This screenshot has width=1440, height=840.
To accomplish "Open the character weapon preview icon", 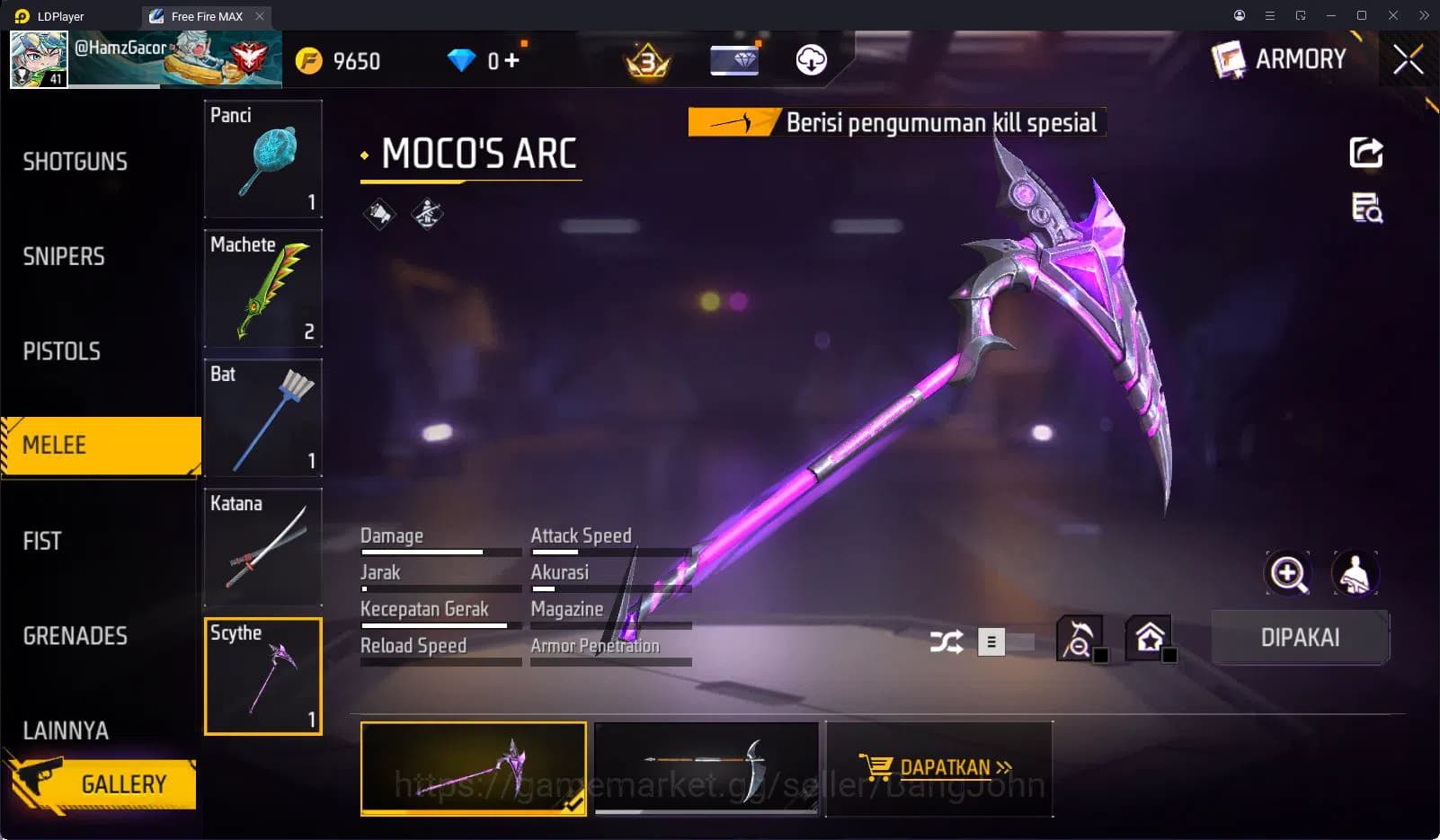I will pyautogui.click(x=1357, y=573).
